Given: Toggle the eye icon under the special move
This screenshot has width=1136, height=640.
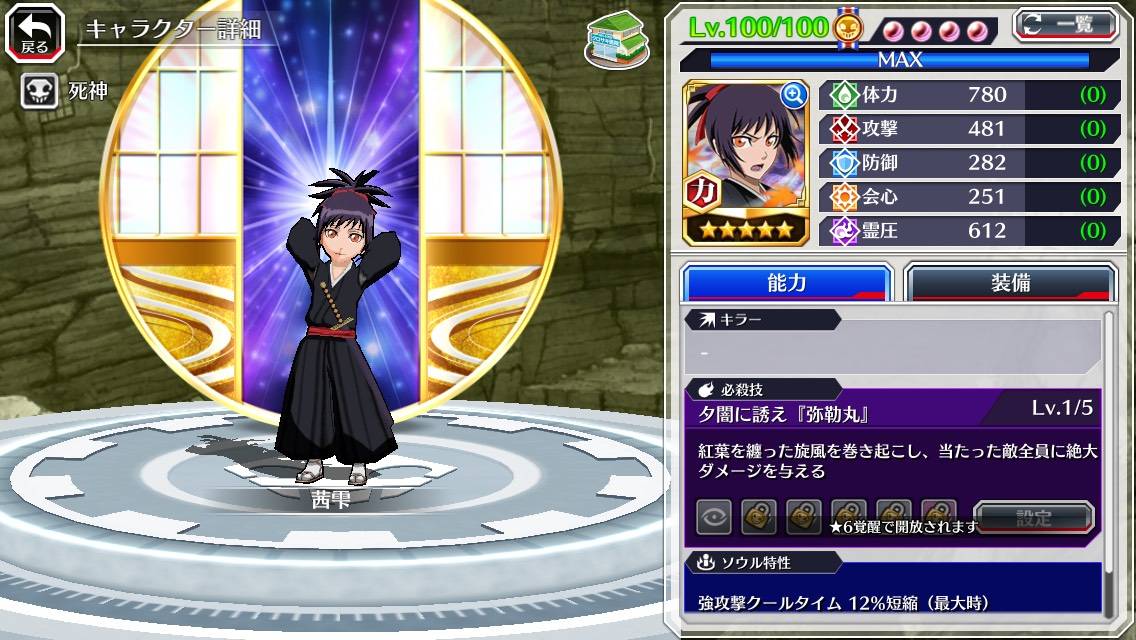Looking at the screenshot, I should (x=714, y=517).
